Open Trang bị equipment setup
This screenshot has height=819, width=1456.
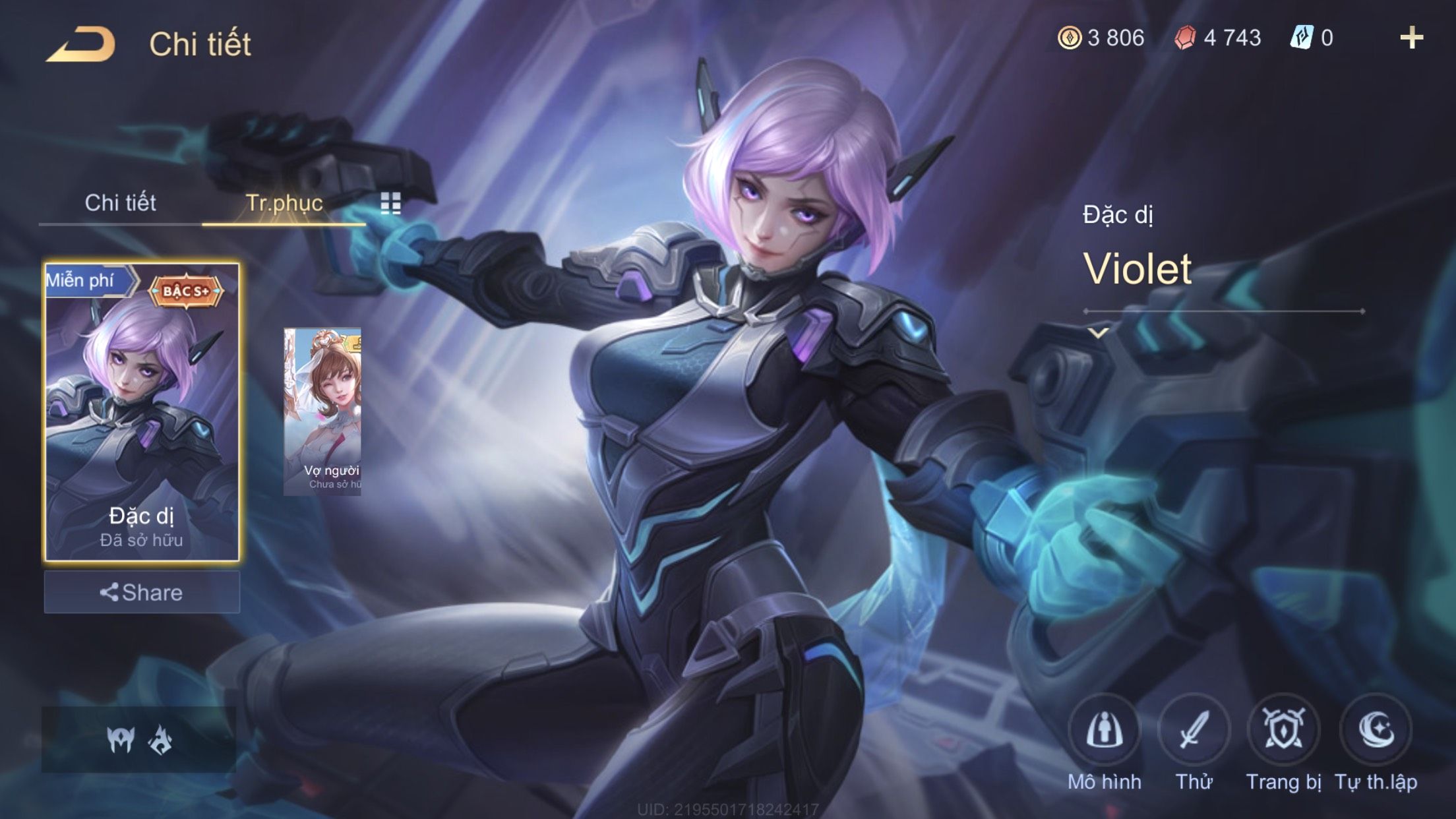1283,730
